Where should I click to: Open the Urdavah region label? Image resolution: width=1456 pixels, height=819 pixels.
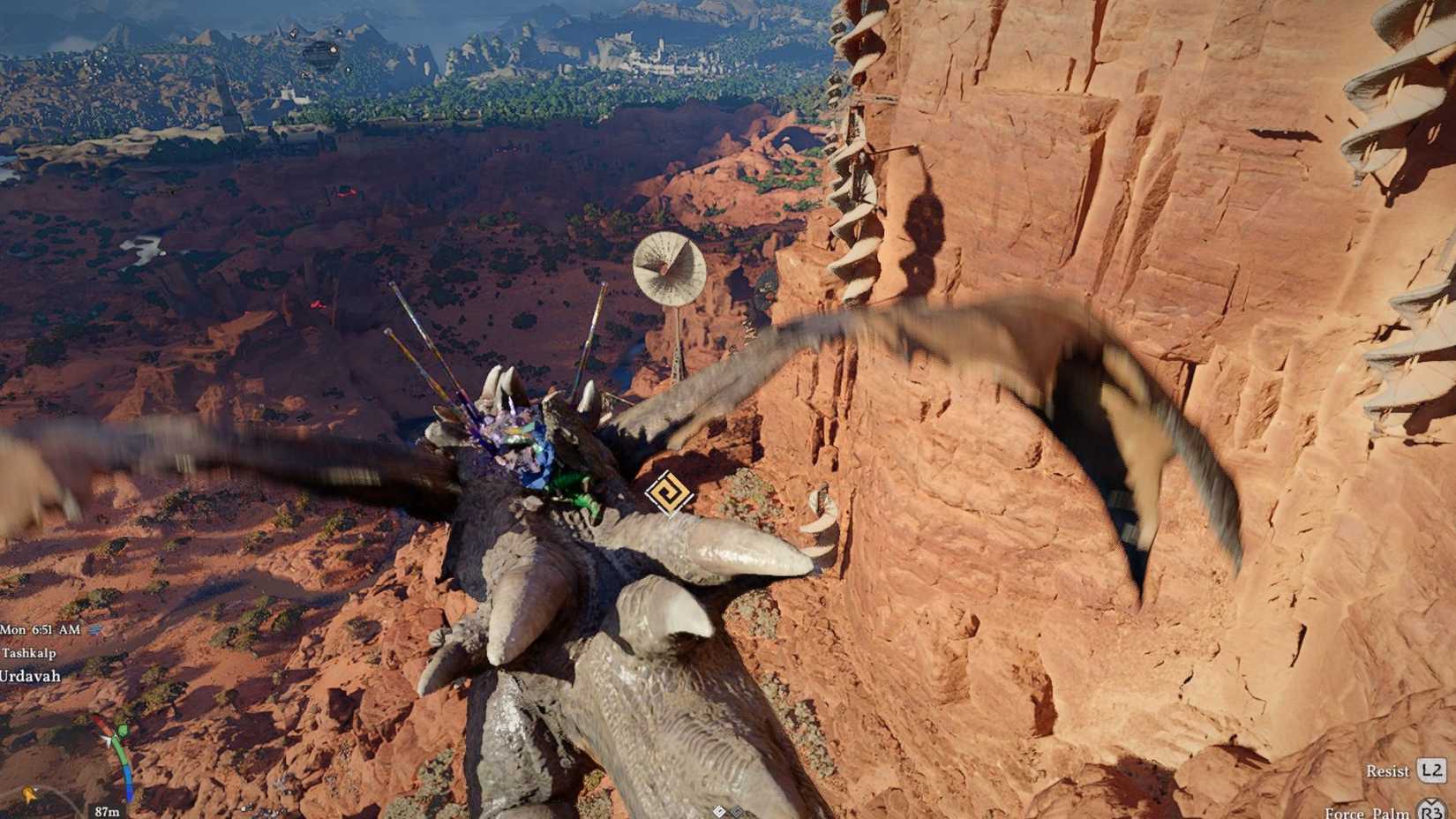[x=29, y=676]
